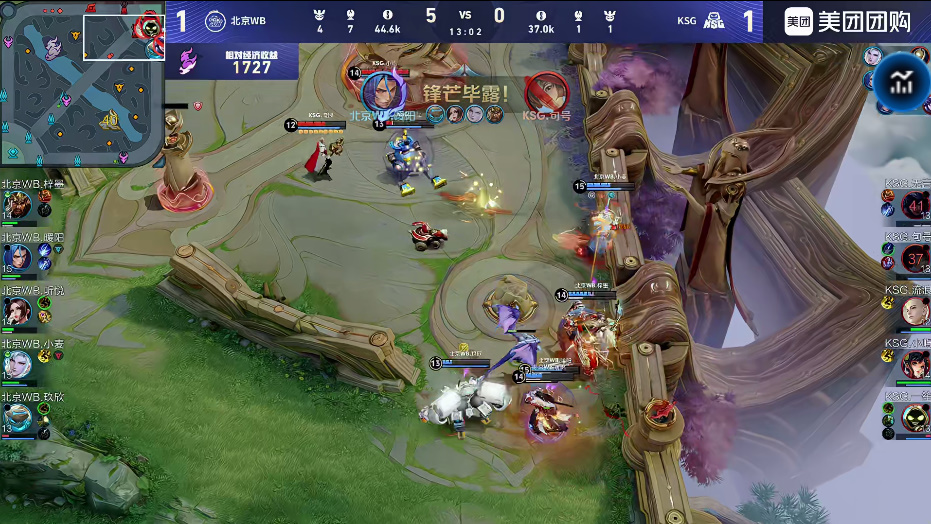The image size is (931, 524).
Task: Select 北京WB.梓墨 hero portrait
Action: pyautogui.click(x=17, y=207)
